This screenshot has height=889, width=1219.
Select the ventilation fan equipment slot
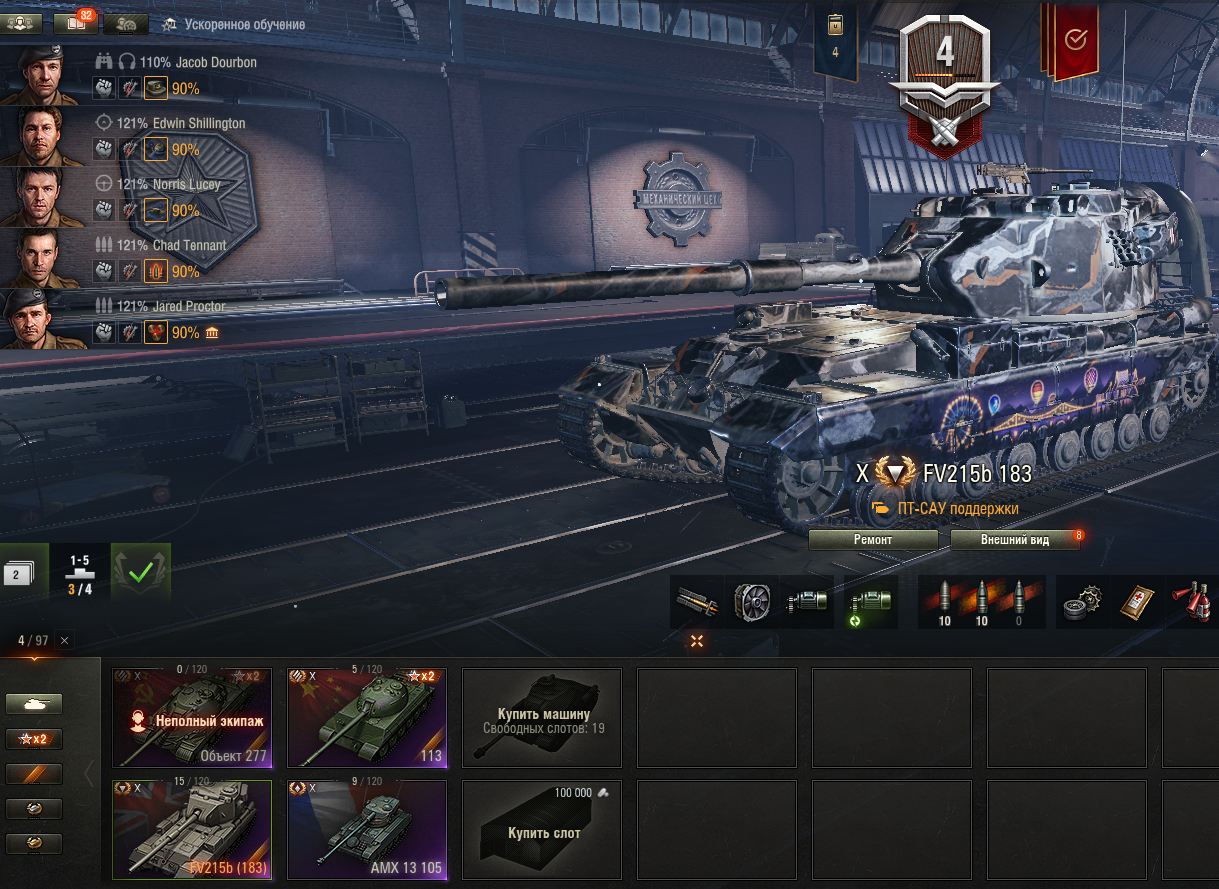[751, 602]
